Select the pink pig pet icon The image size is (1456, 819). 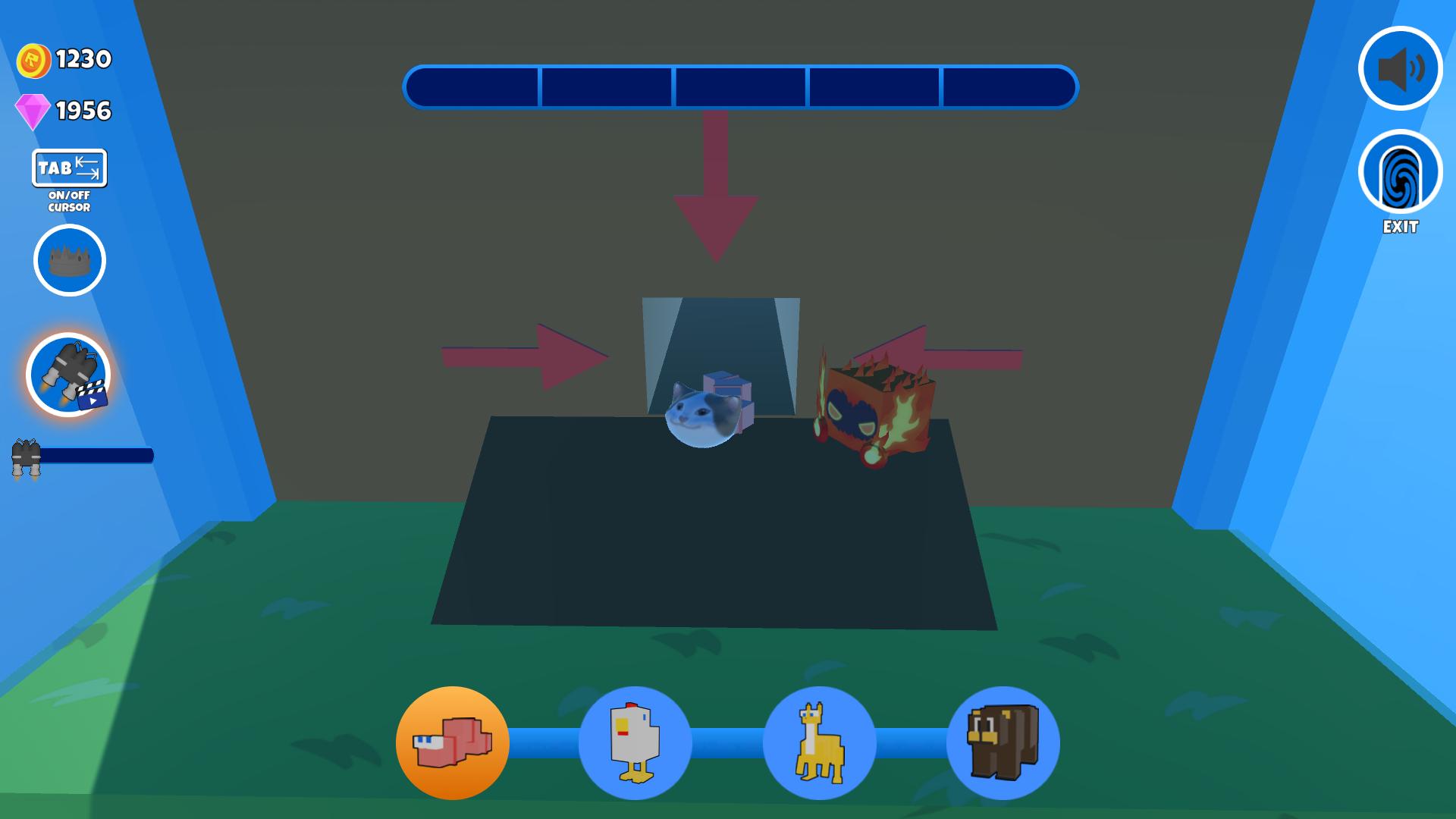[453, 744]
